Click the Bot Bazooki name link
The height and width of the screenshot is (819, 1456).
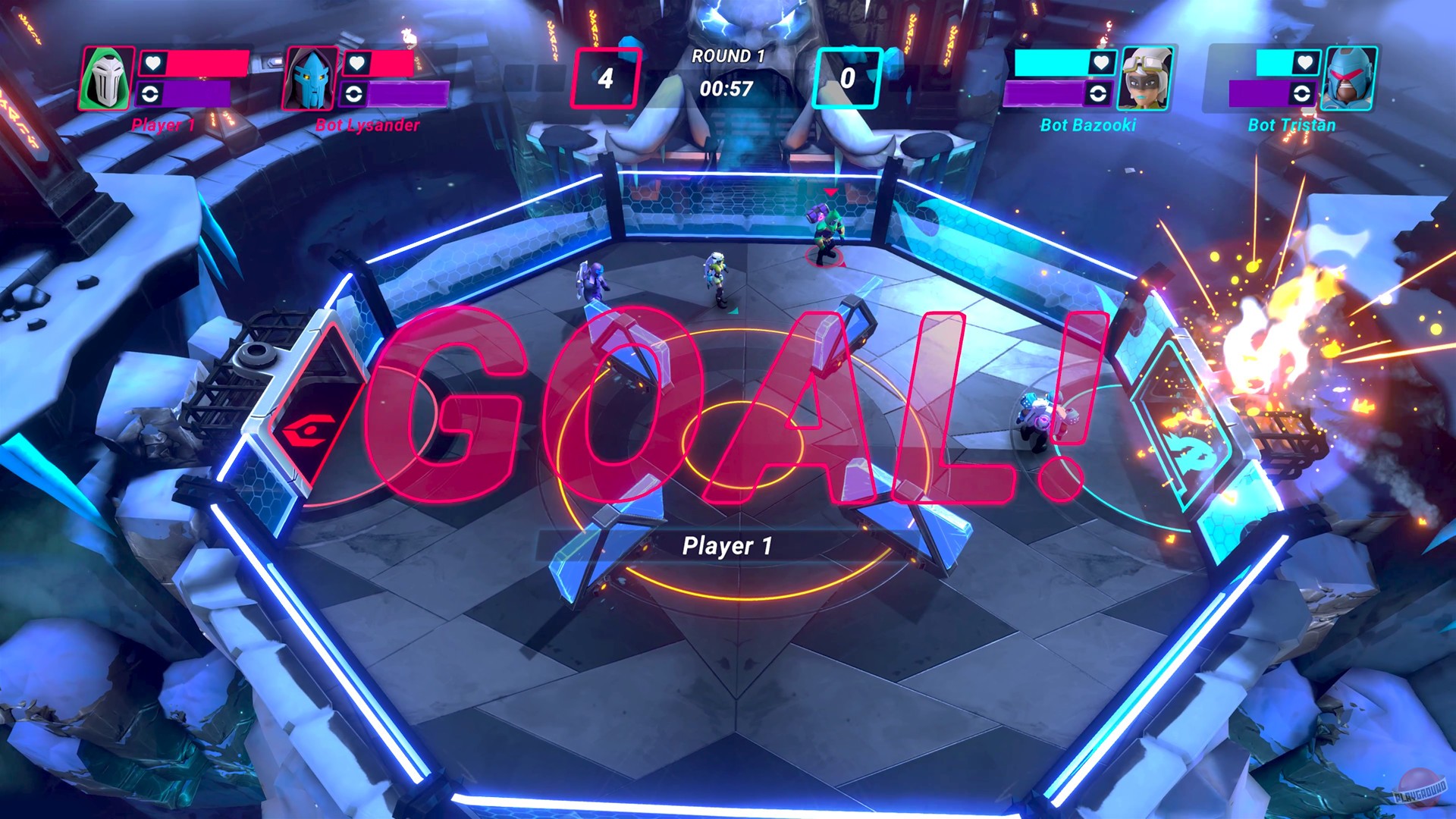1088,124
